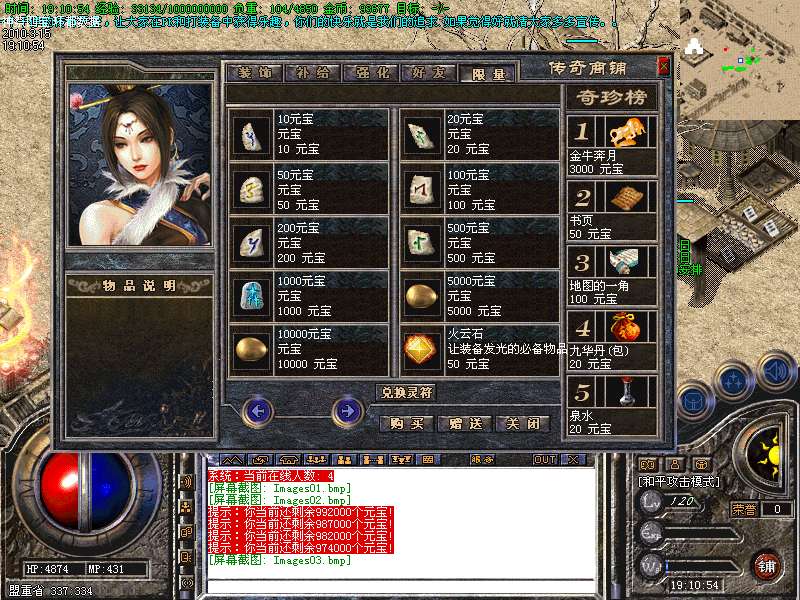Switch to the 装饰 shop tab
The image size is (800, 600).
pyautogui.click(x=255, y=73)
